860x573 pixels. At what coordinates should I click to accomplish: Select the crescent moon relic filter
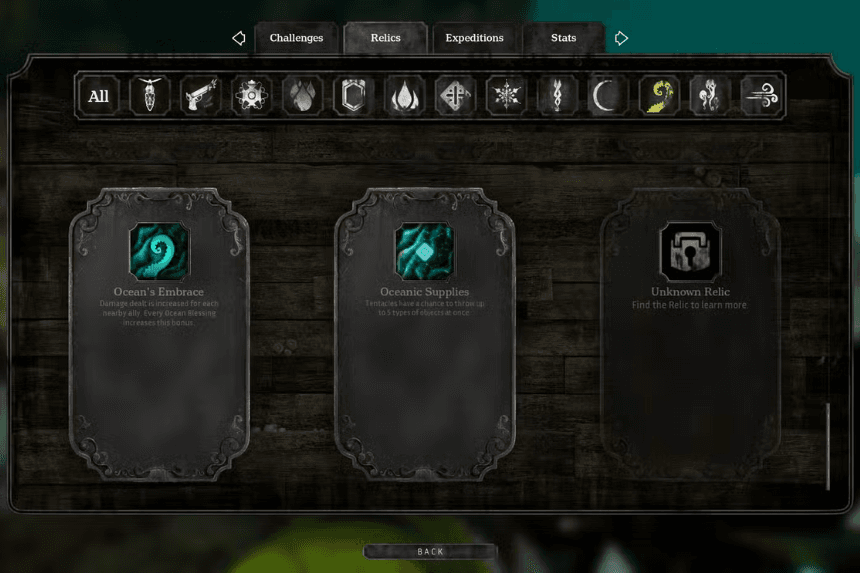coord(608,96)
